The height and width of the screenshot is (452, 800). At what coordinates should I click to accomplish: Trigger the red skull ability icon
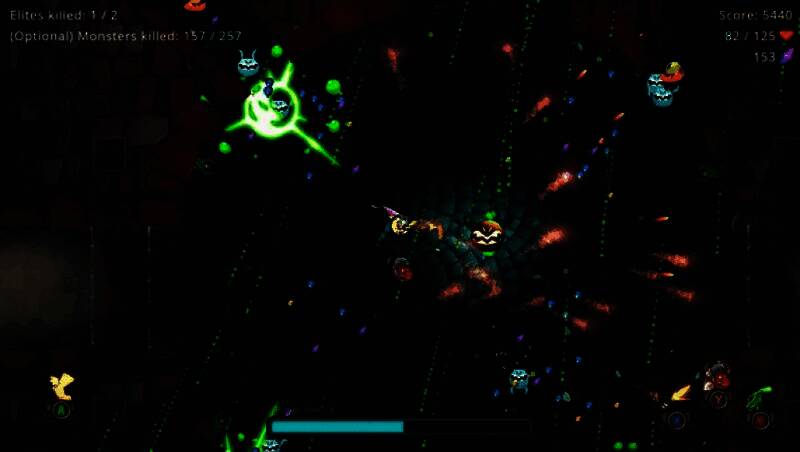(x=717, y=377)
